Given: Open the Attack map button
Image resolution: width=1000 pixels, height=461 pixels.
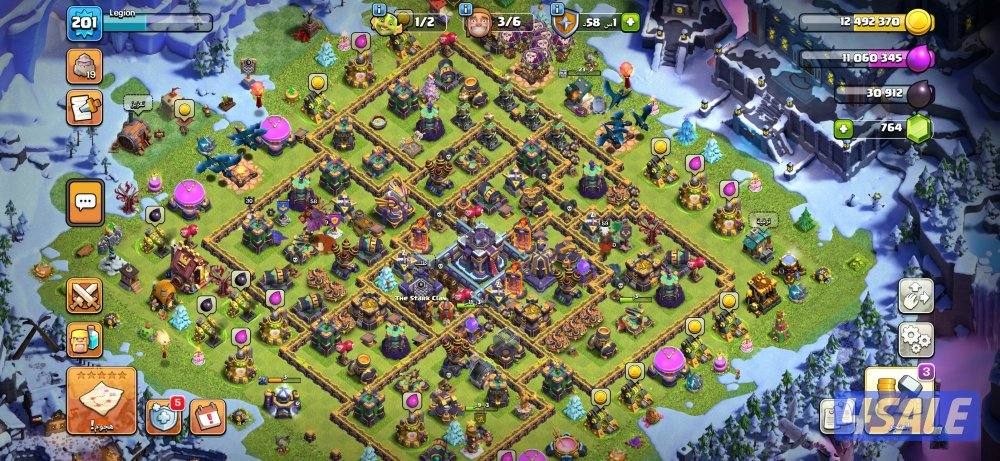Looking at the screenshot, I should [101, 400].
